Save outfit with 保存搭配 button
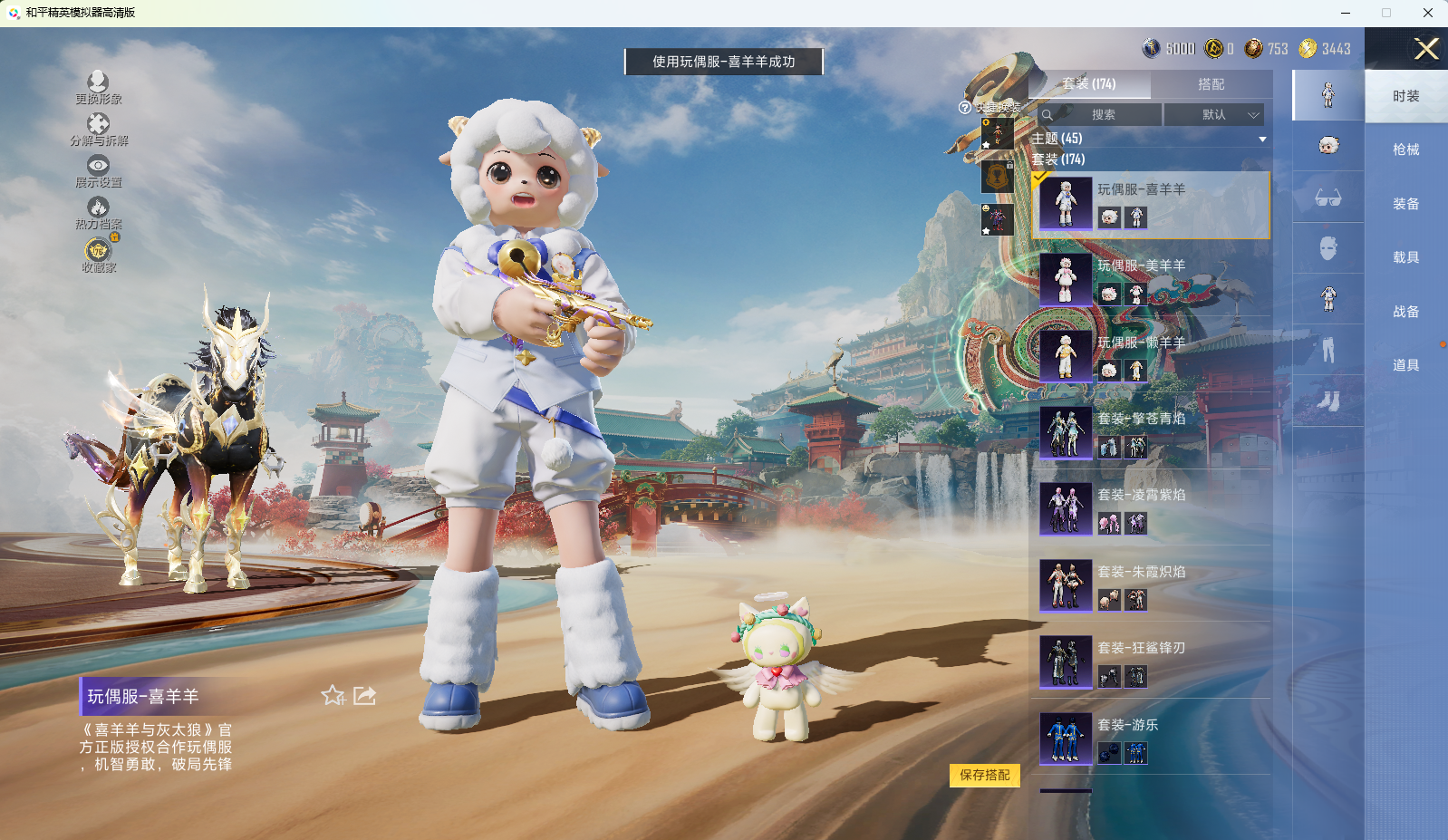Viewport: 1448px width, 840px height. coord(985,776)
